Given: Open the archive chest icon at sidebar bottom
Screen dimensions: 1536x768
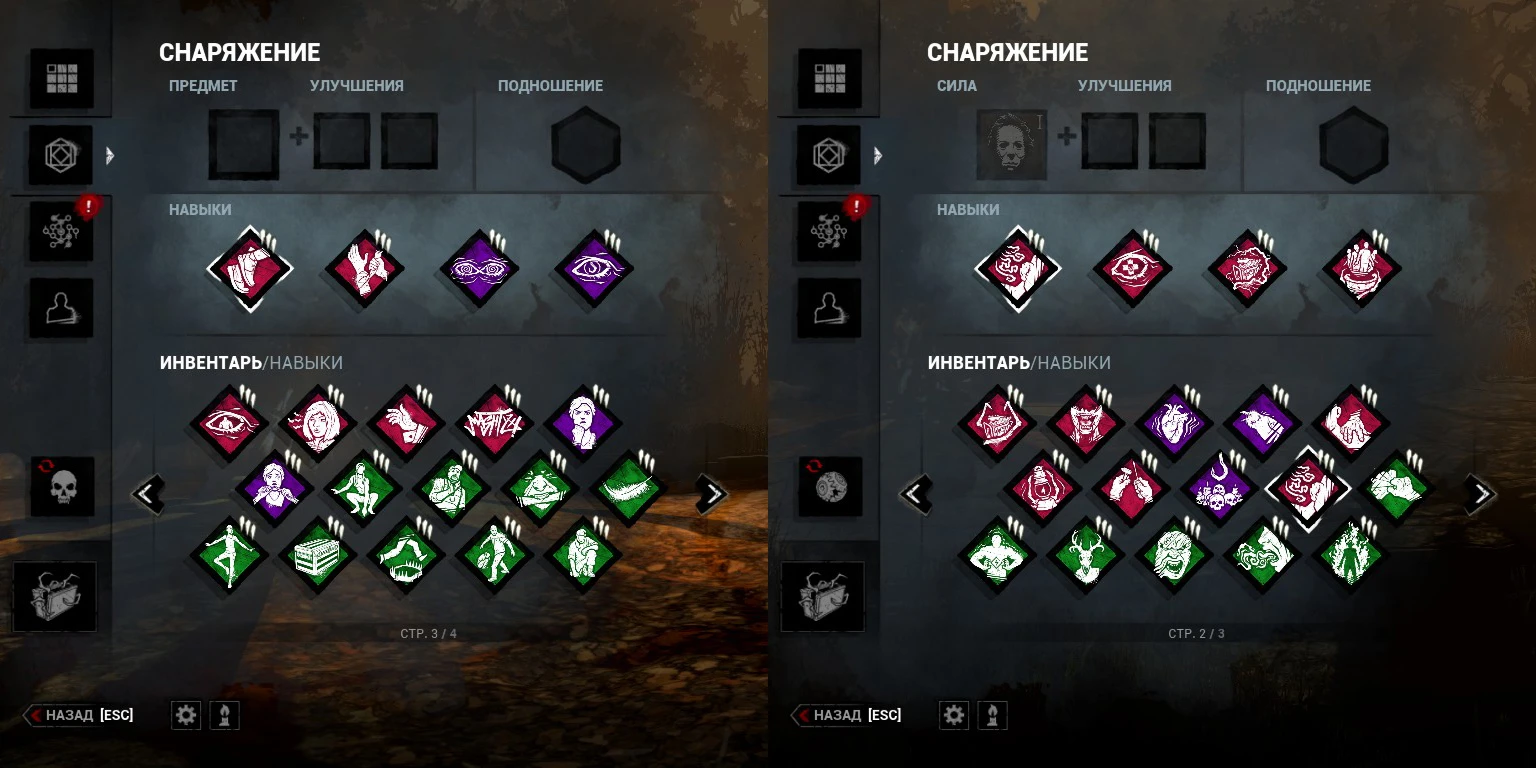Looking at the screenshot, I should tap(54, 597).
